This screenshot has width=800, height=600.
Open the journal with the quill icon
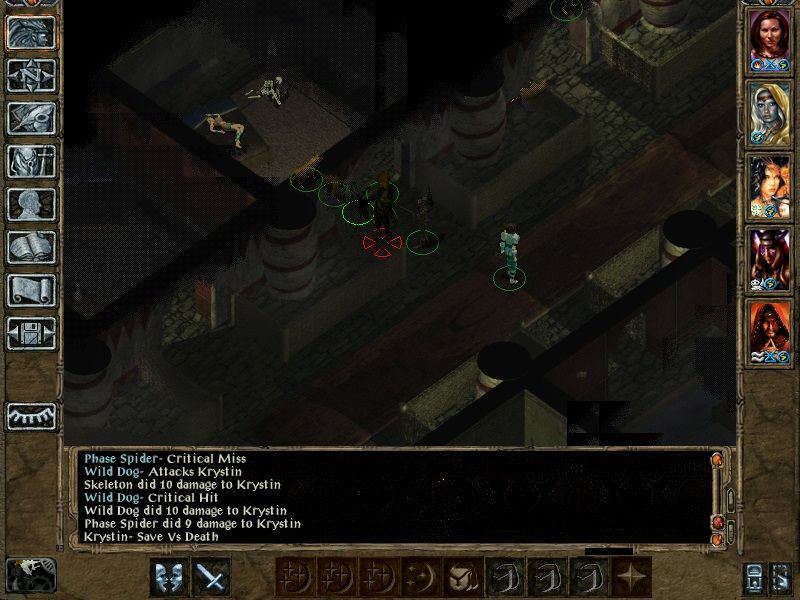(31, 118)
